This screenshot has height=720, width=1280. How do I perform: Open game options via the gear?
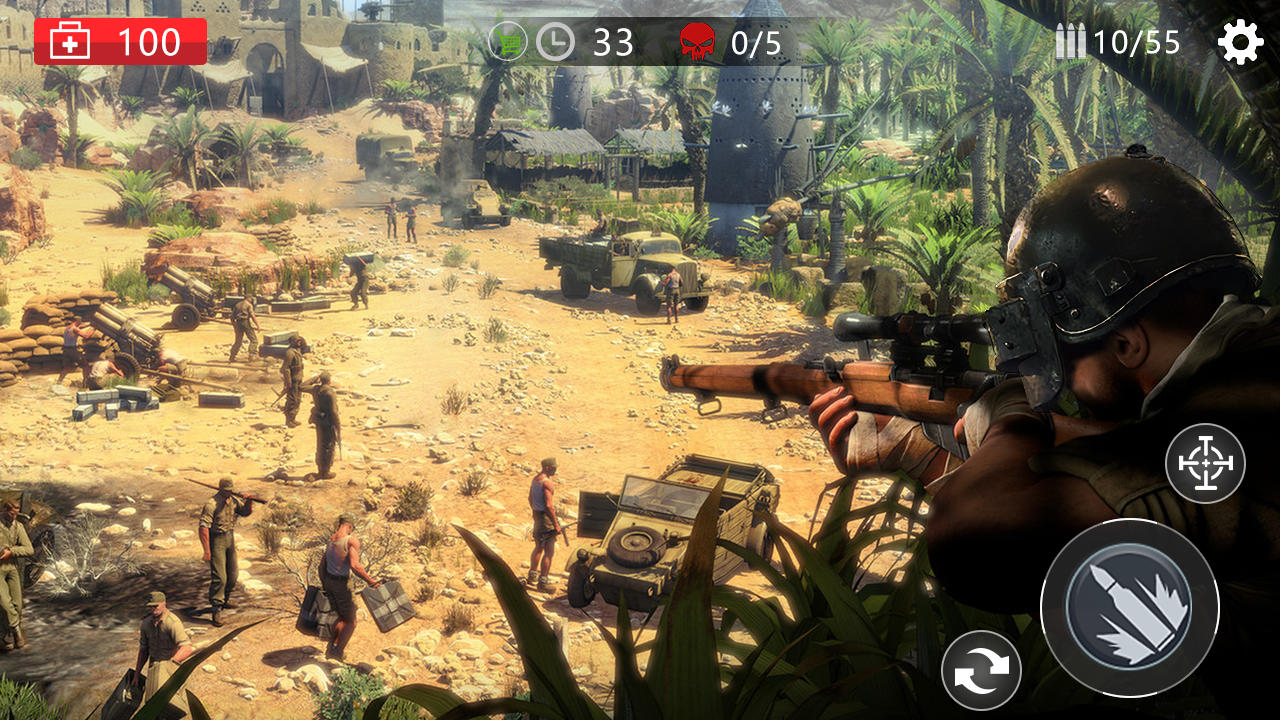(x=1242, y=42)
